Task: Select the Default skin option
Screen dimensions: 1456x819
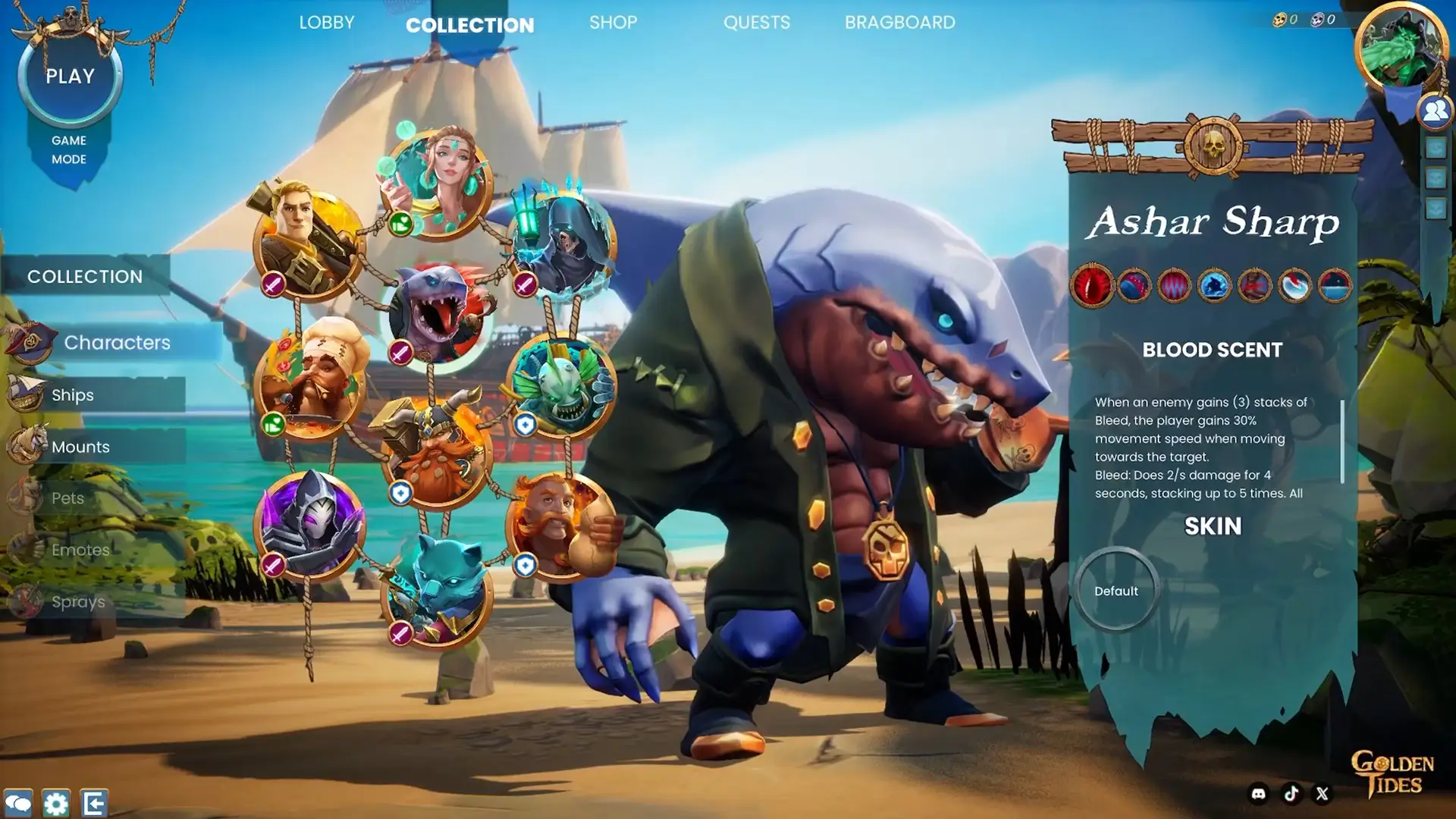Action: (x=1115, y=591)
